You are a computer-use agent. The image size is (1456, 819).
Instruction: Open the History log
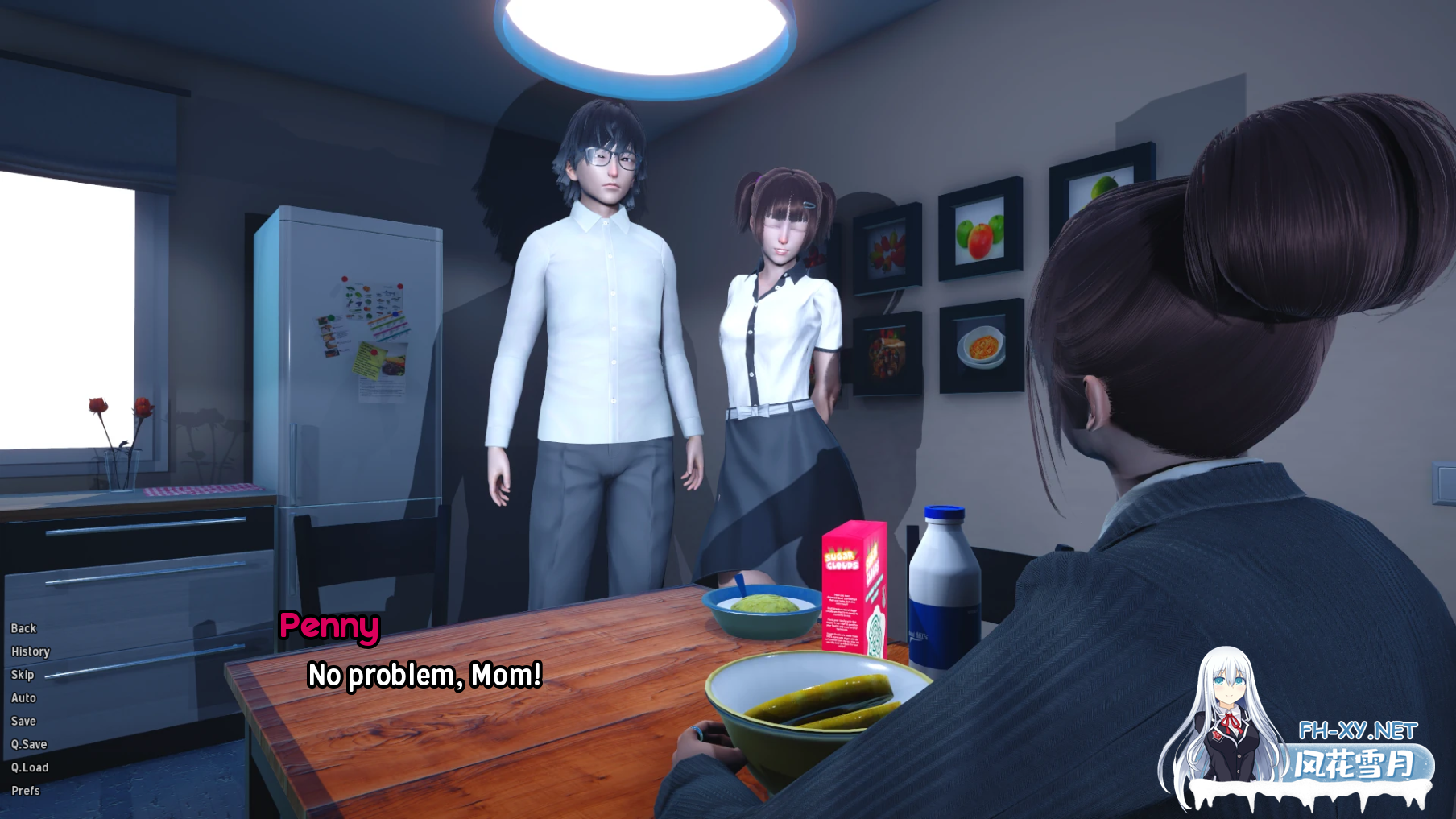30,651
